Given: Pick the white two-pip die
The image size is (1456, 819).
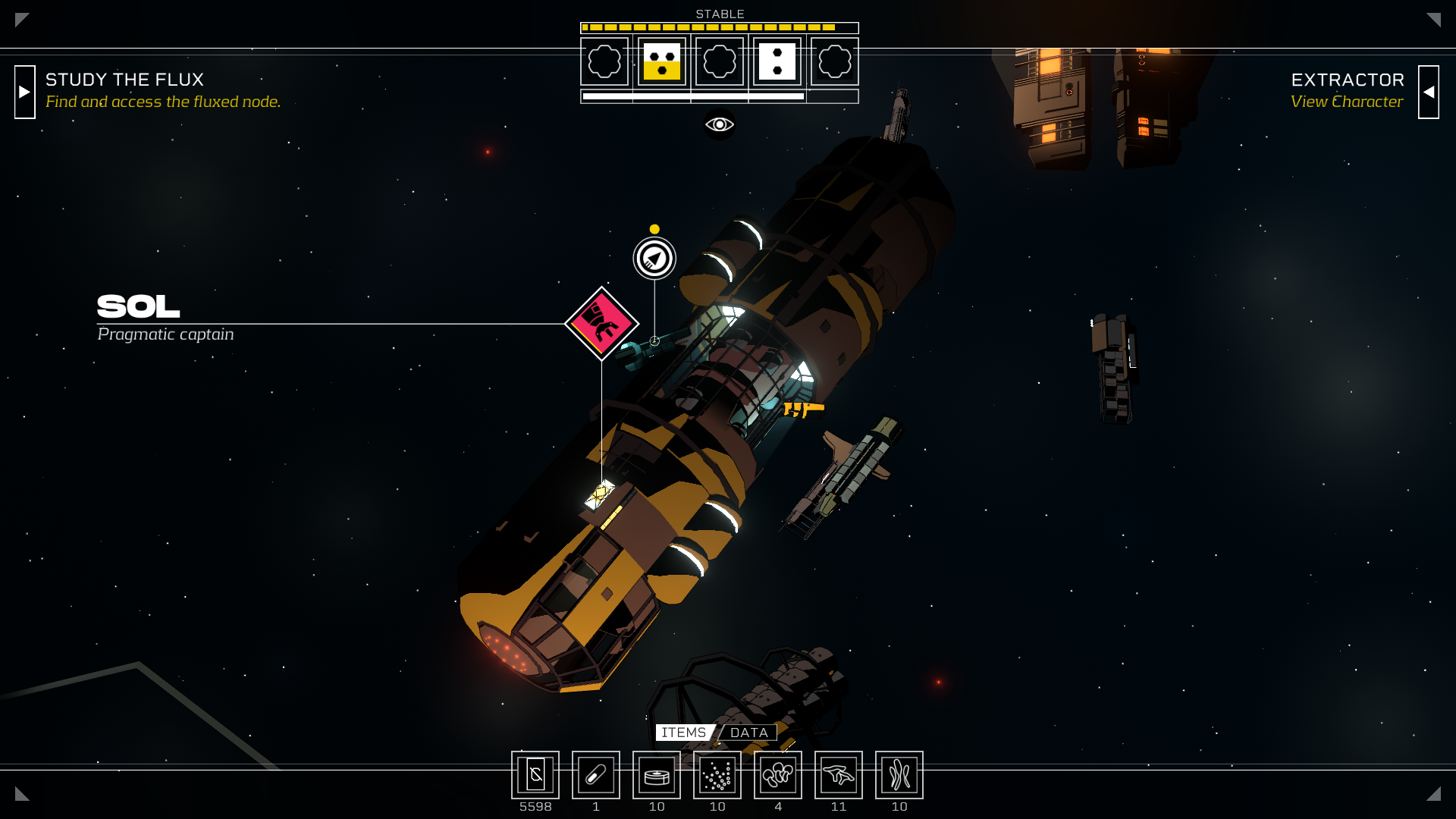Looking at the screenshot, I should [x=777, y=61].
